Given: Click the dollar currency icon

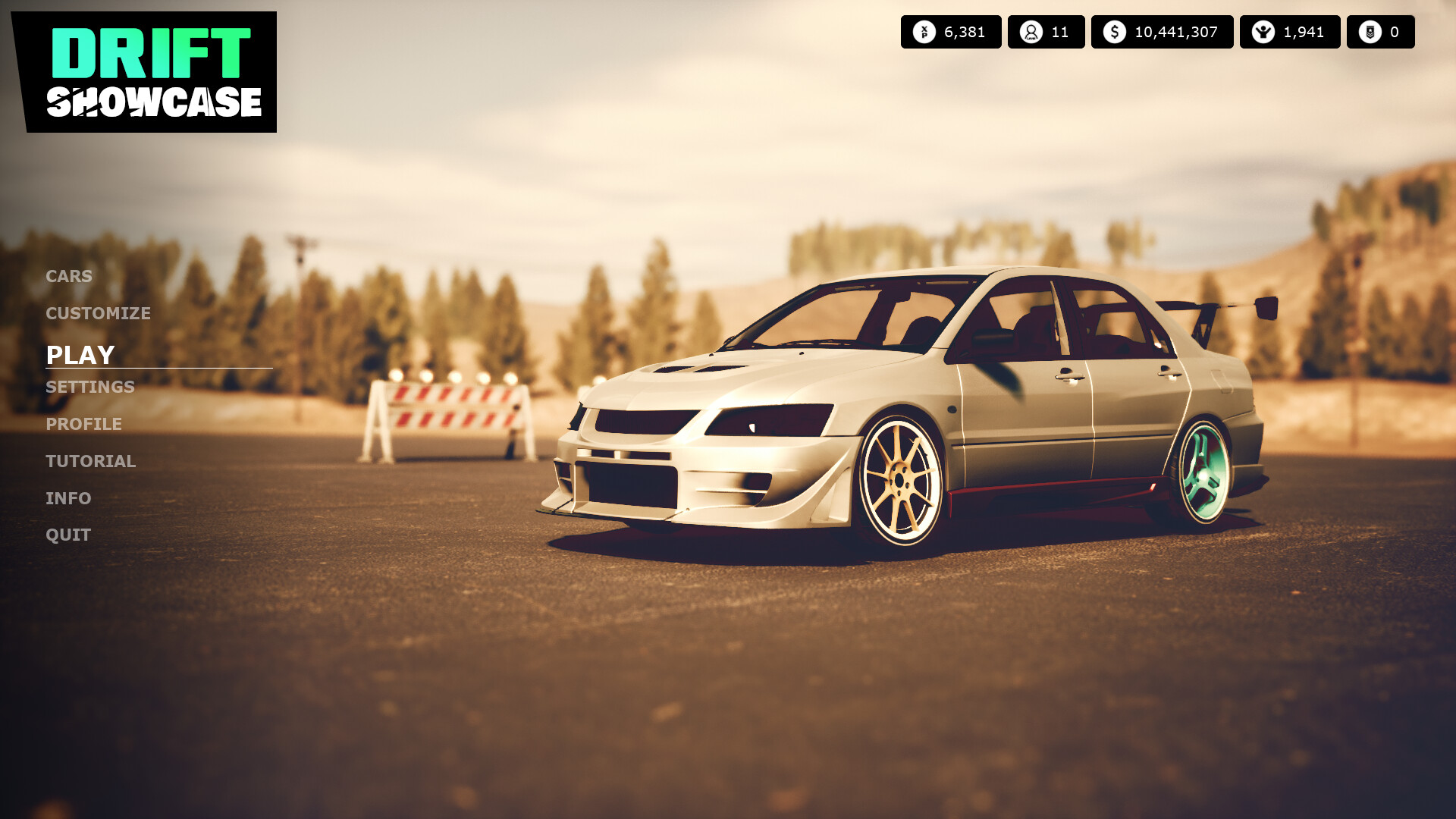Looking at the screenshot, I should pos(1113,32).
